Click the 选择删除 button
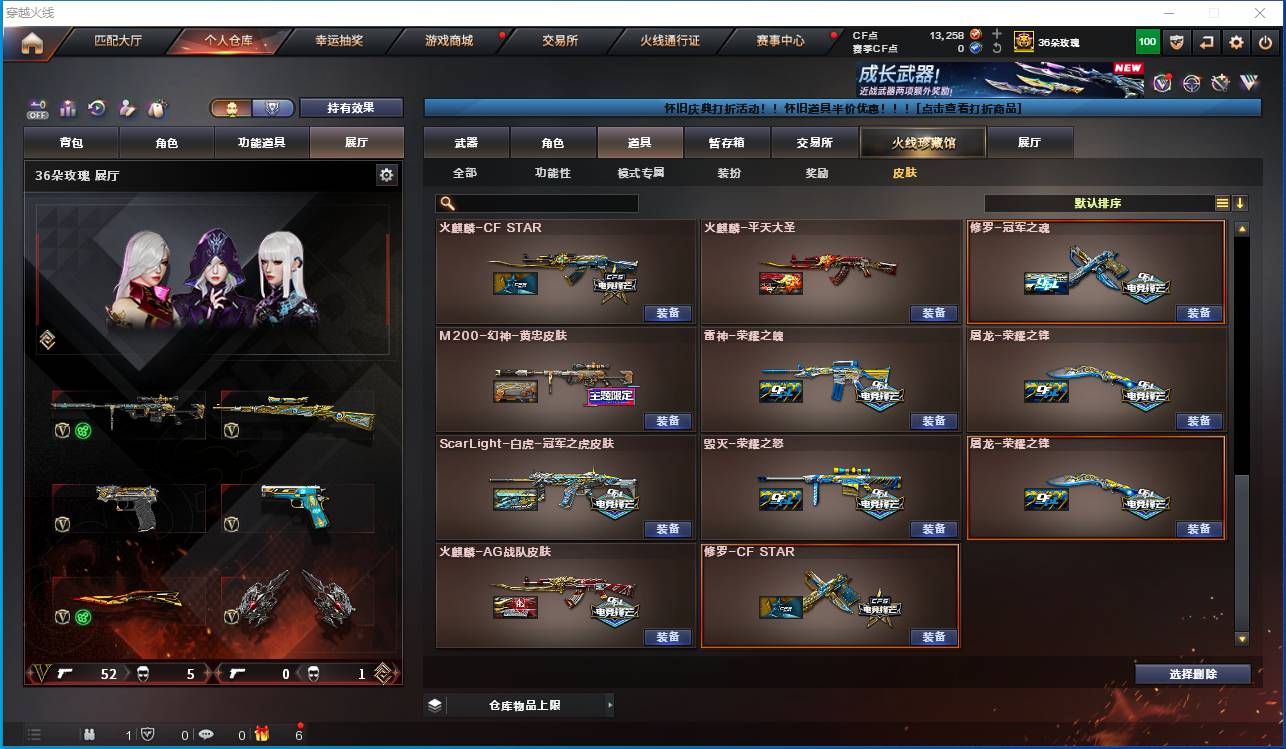 1192,673
